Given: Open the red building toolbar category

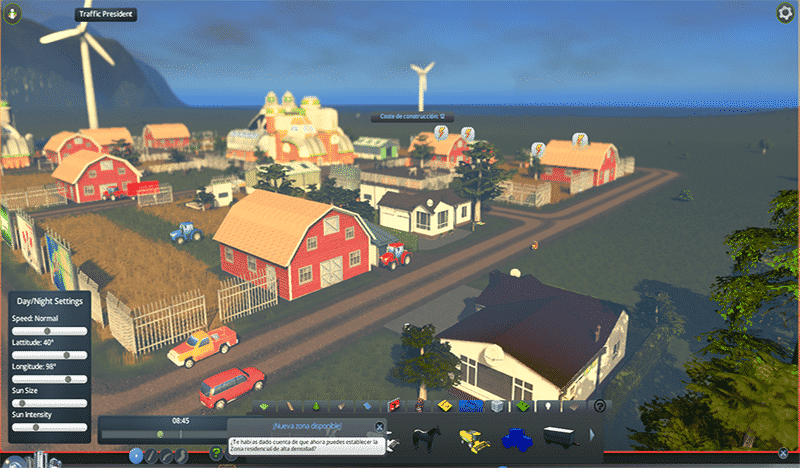Looking at the screenshot, I should 394,406.
